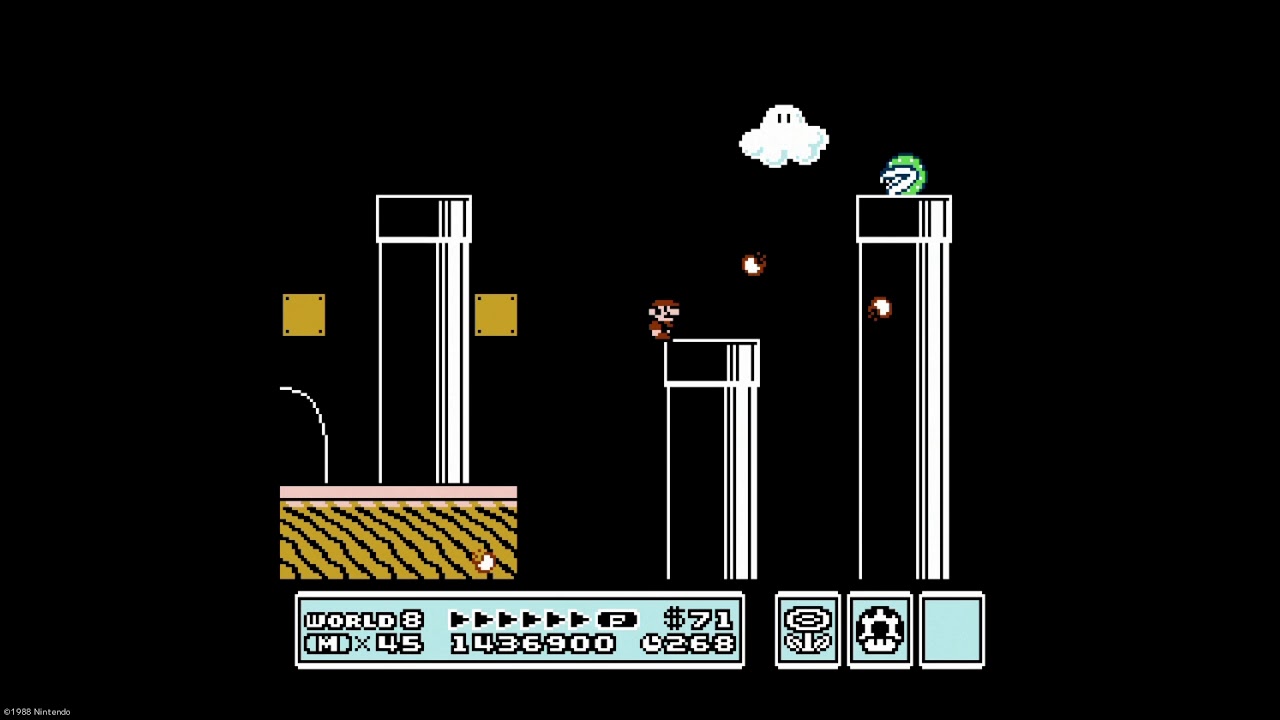The image size is (1280, 720).
Task: Click the white cloud above the pipe
Action: (x=785, y=135)
